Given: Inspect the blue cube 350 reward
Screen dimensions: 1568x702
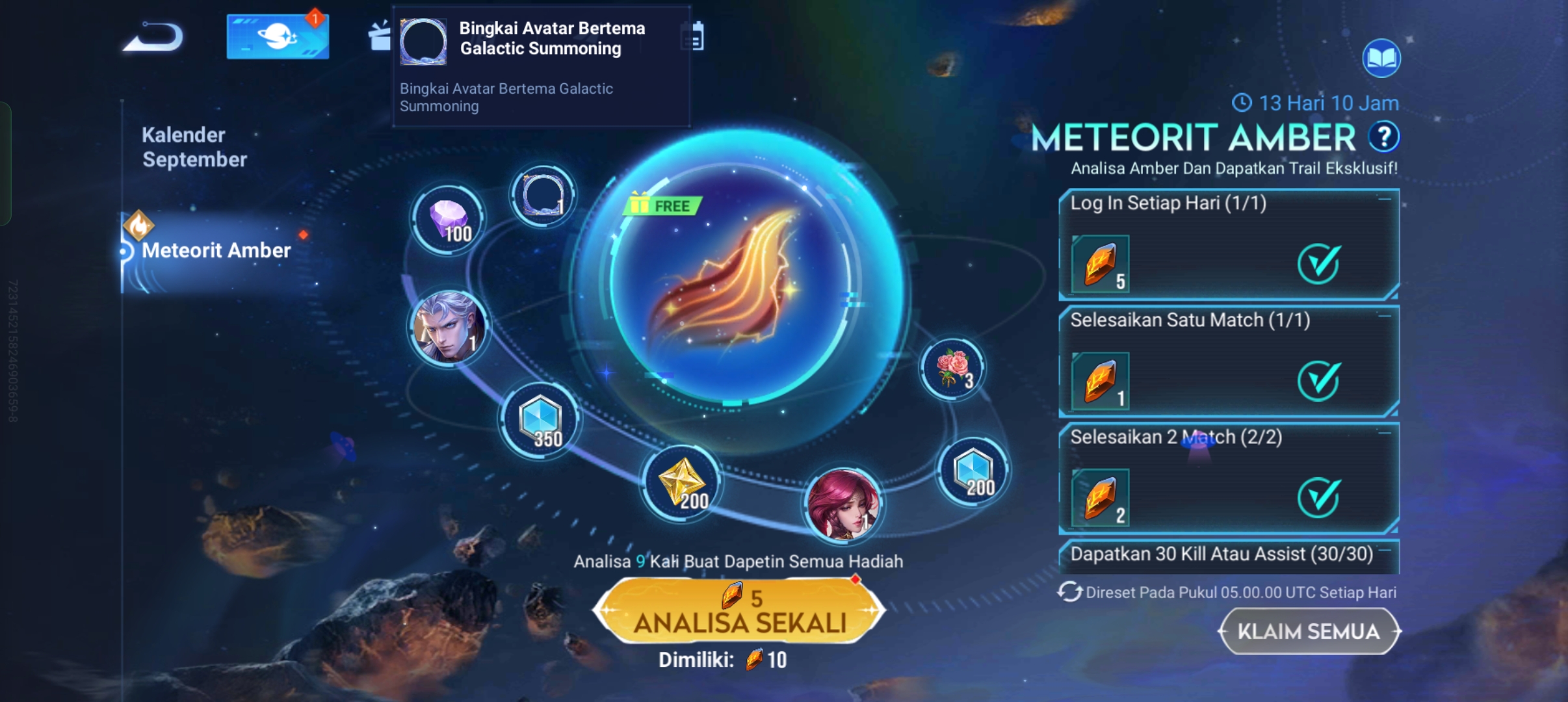Looking at the screenshot, I should pos(540,421).
